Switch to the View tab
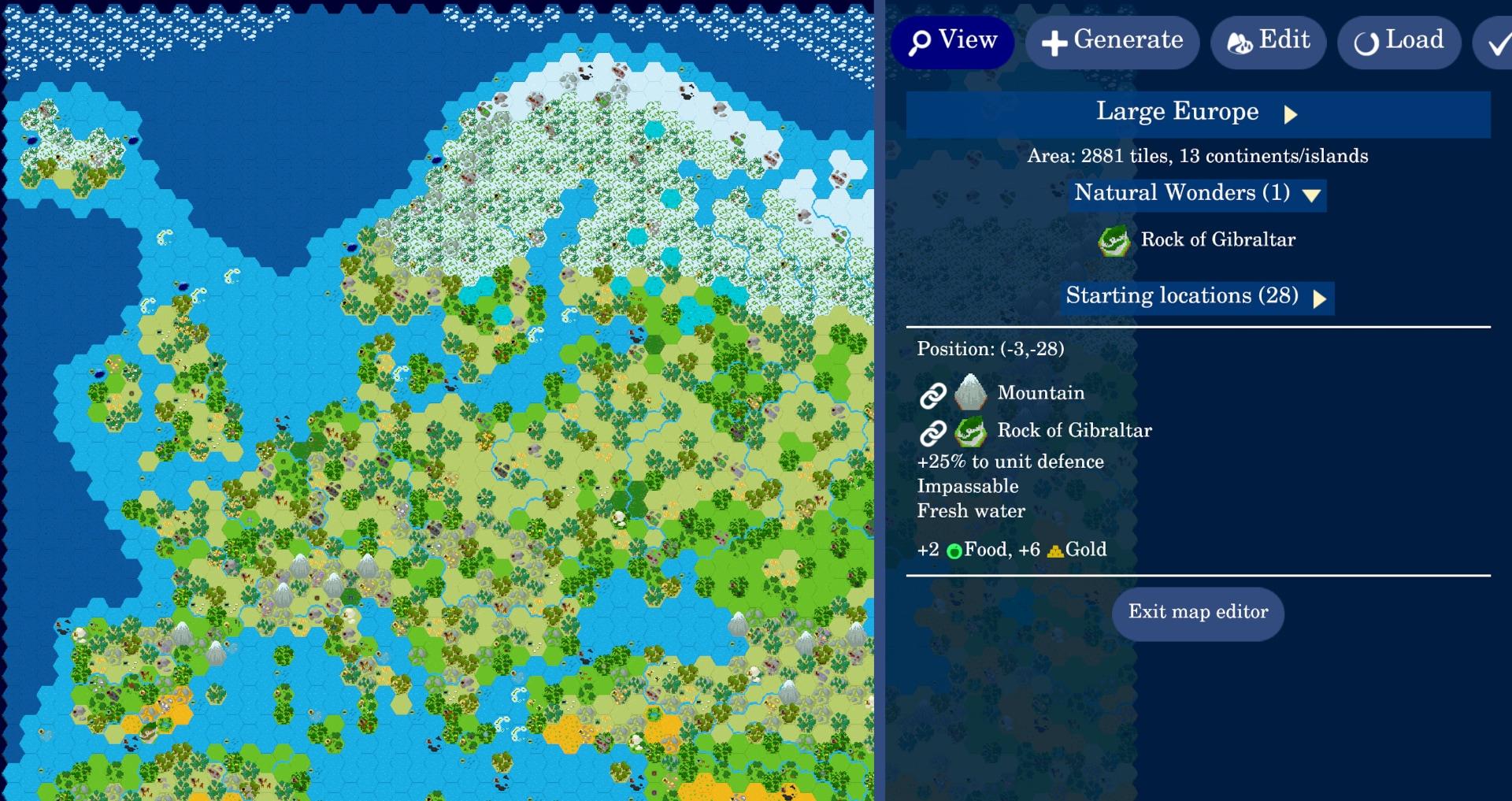Screen dimensions: 1512x801 [x=952, y=42]
